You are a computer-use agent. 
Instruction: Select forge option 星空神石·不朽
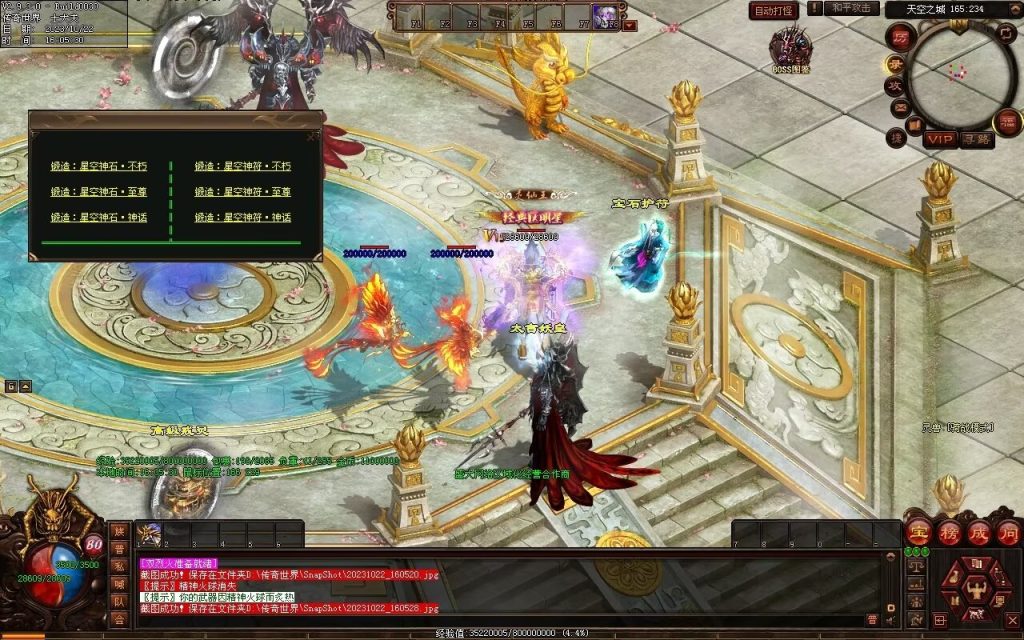point(99,166)
